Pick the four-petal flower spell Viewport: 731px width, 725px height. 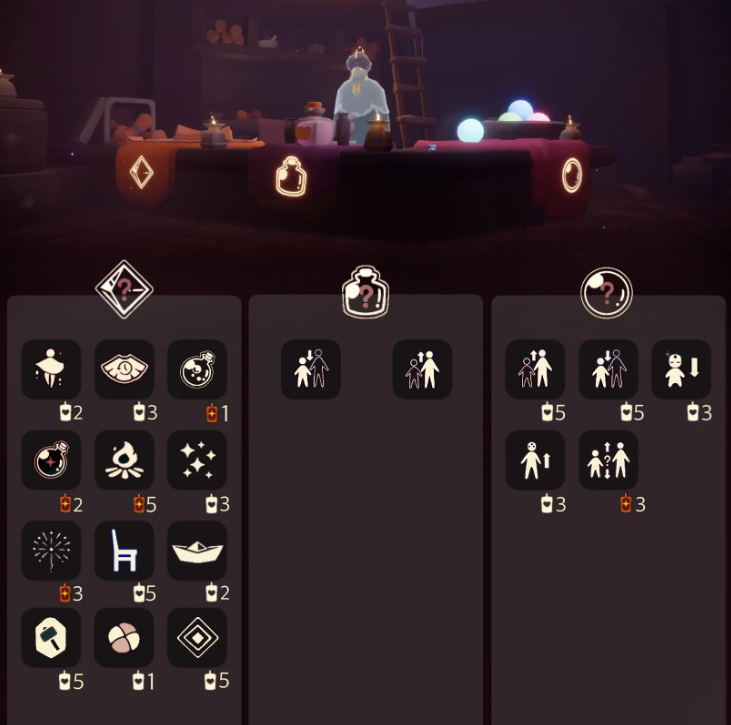click(x=124, y=638)
